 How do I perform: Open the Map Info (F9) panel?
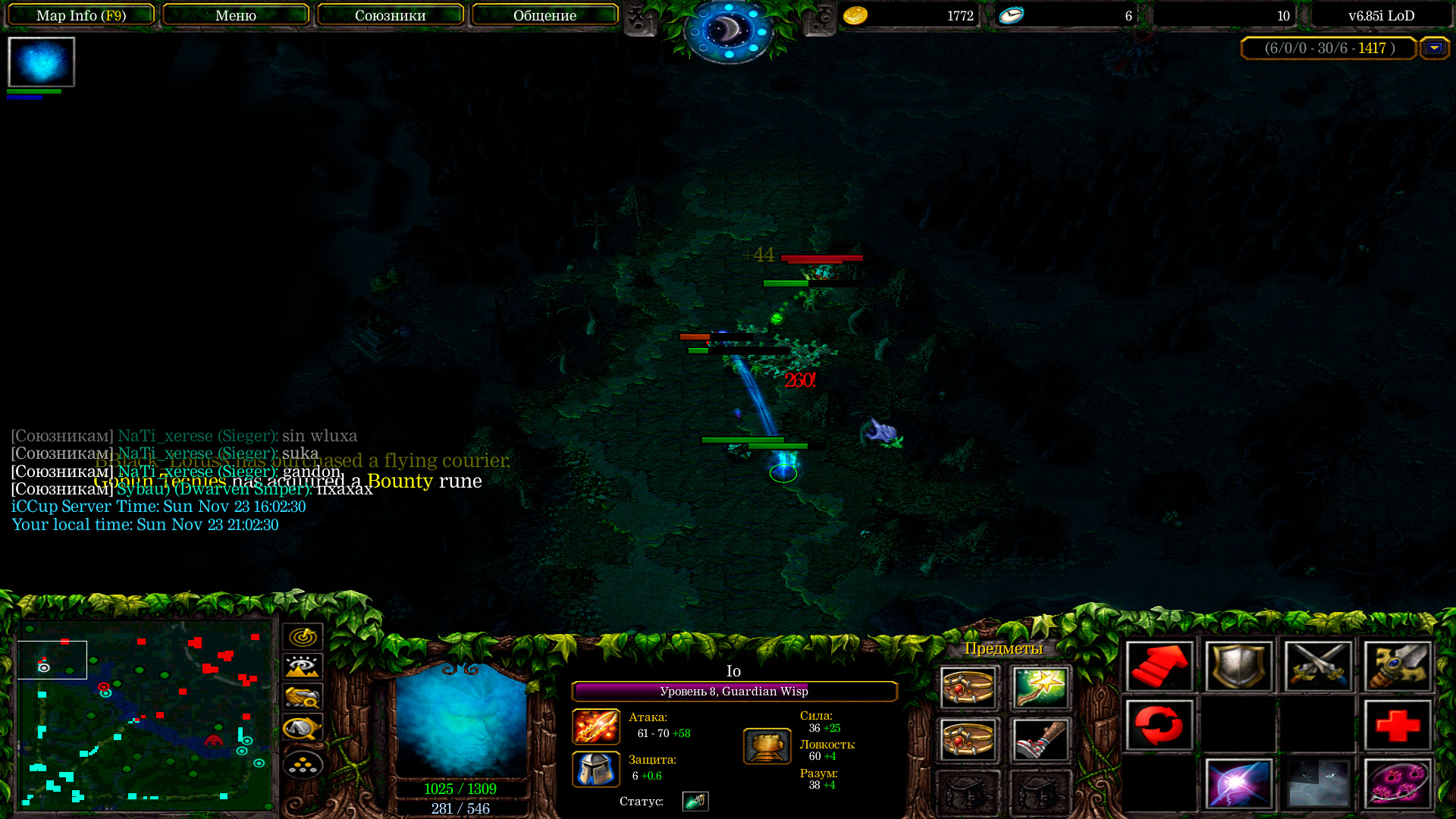click(81, 15)
